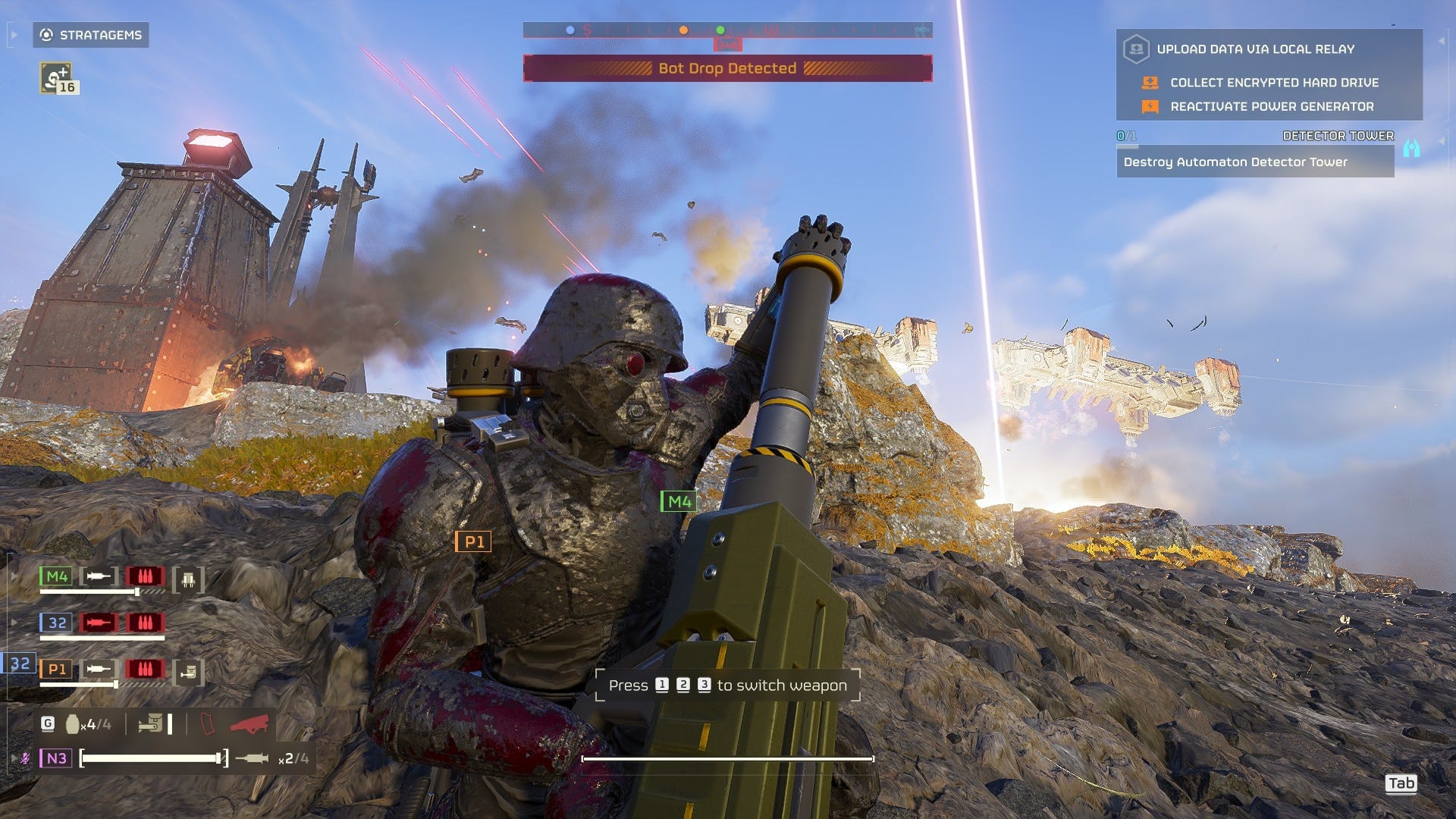Screen dimensions: 1456x819
Task: Click the compass bar at the top
Action: coord(727,30)
